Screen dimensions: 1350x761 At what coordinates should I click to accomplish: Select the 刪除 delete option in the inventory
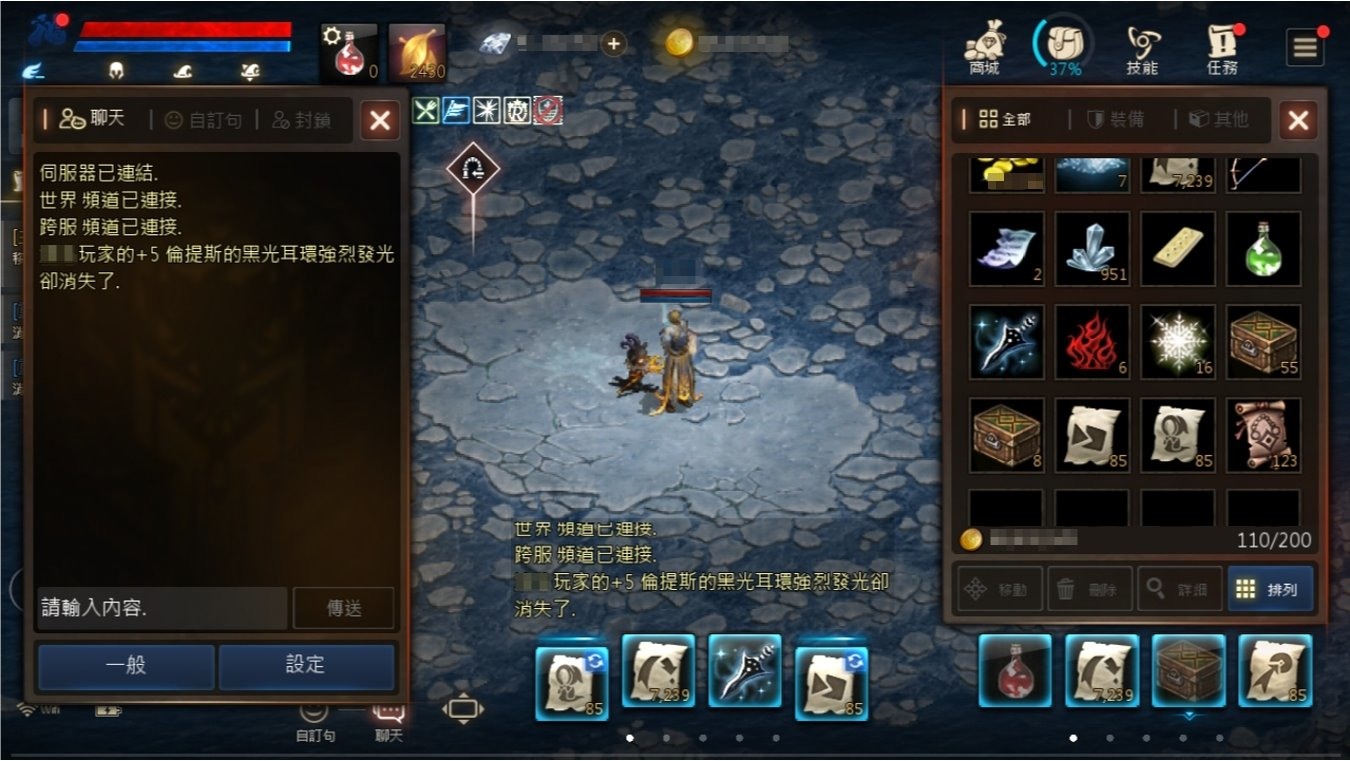pyautogui.click(x=1091, y=589)
